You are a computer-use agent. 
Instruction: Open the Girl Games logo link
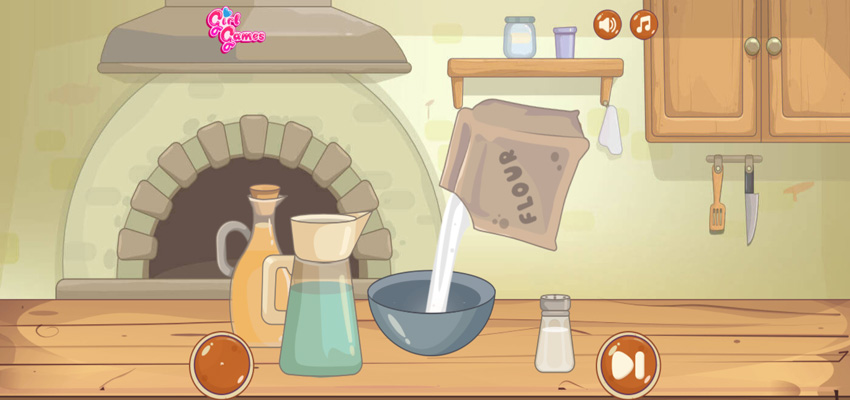(x=234, y=30)
